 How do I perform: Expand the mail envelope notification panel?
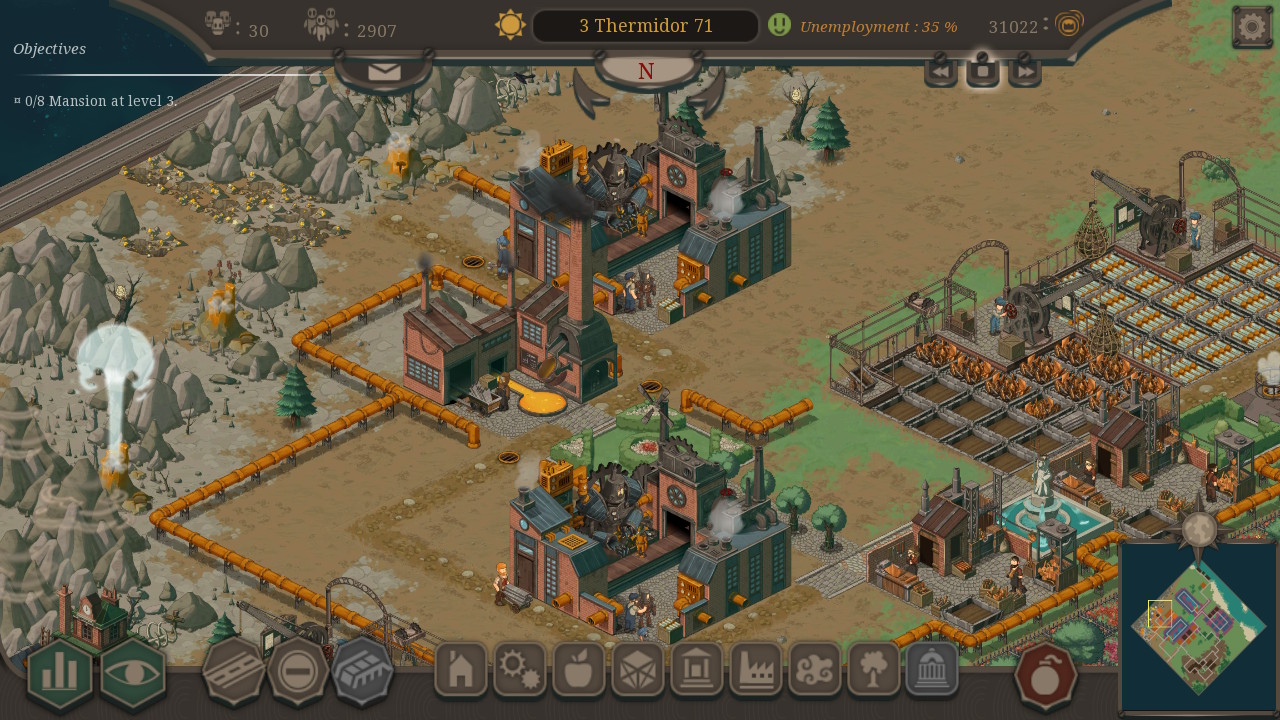[383, 70]
